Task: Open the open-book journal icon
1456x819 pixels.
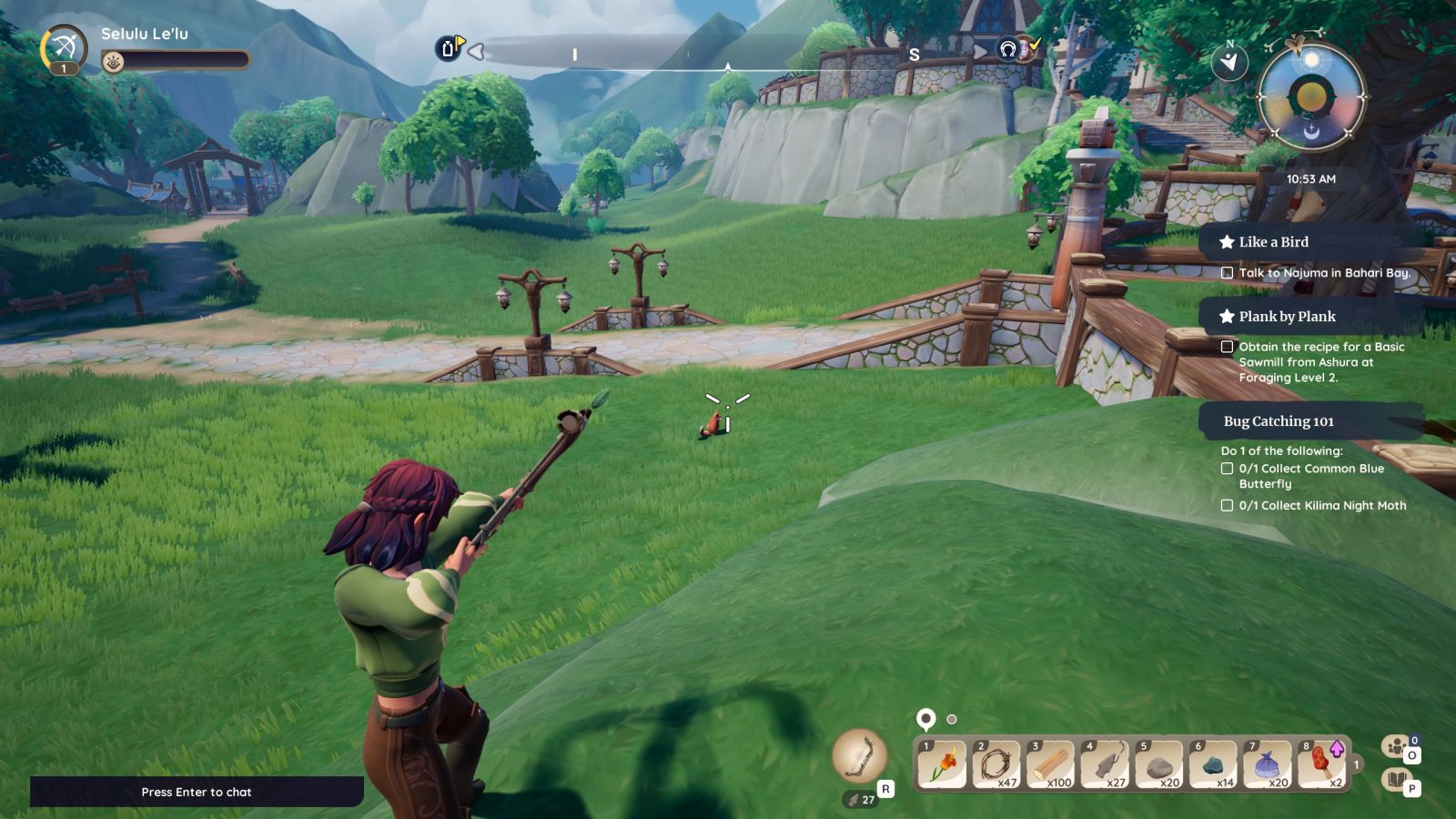Action: coord(1395,780)
